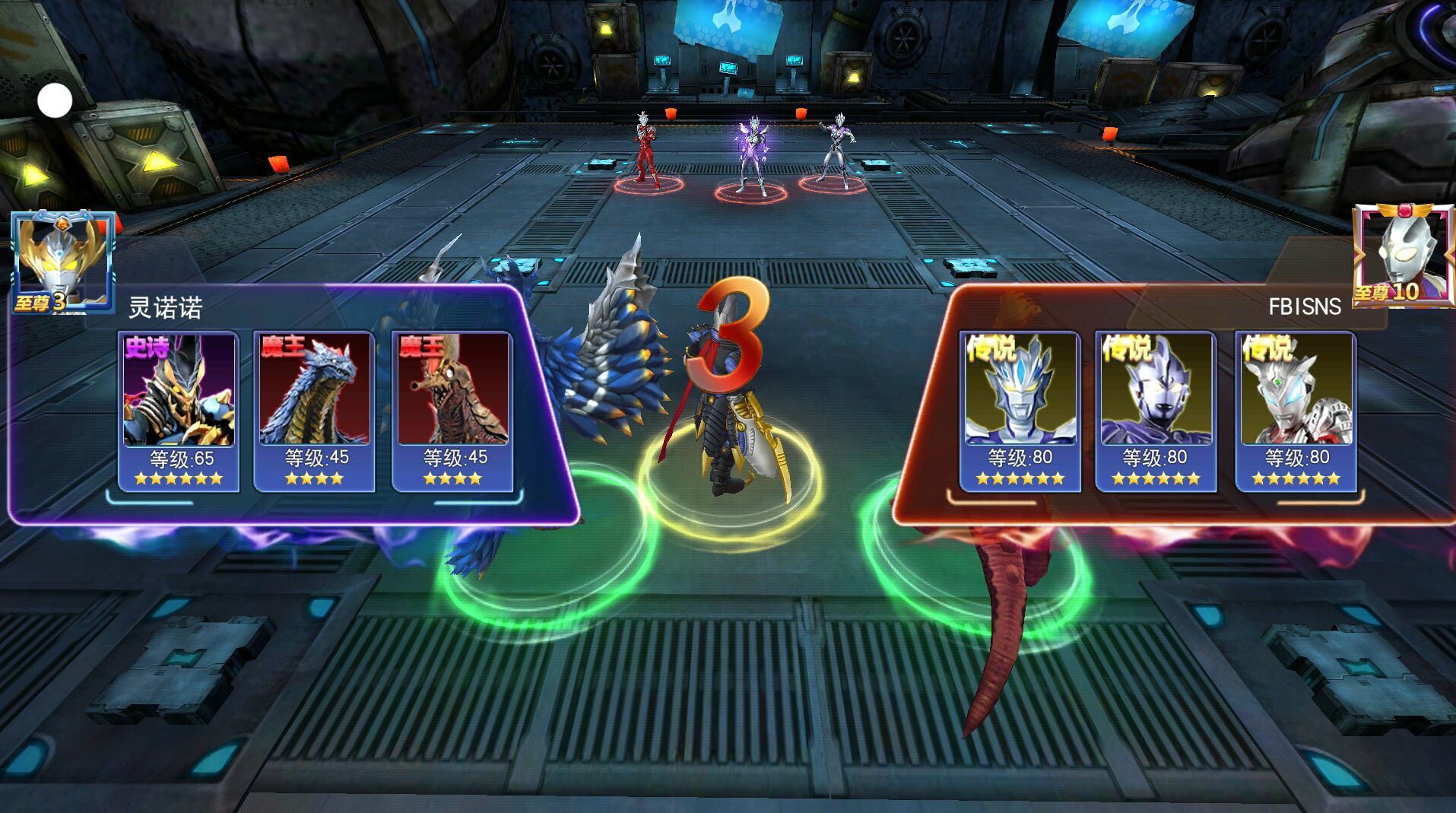The width and height of the screenshot is (1456, 813).
Task: Tap the white floating circle button
Action: pyautogui.click(x=55, y=101)
